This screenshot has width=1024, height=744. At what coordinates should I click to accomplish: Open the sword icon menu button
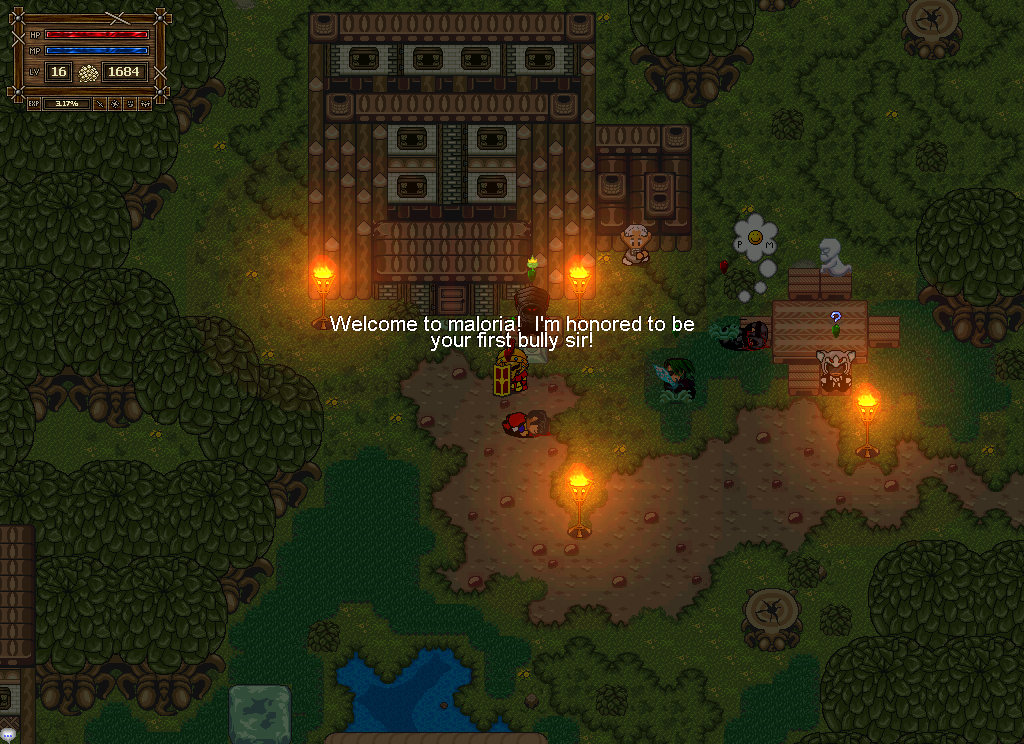tap(100, 104)
